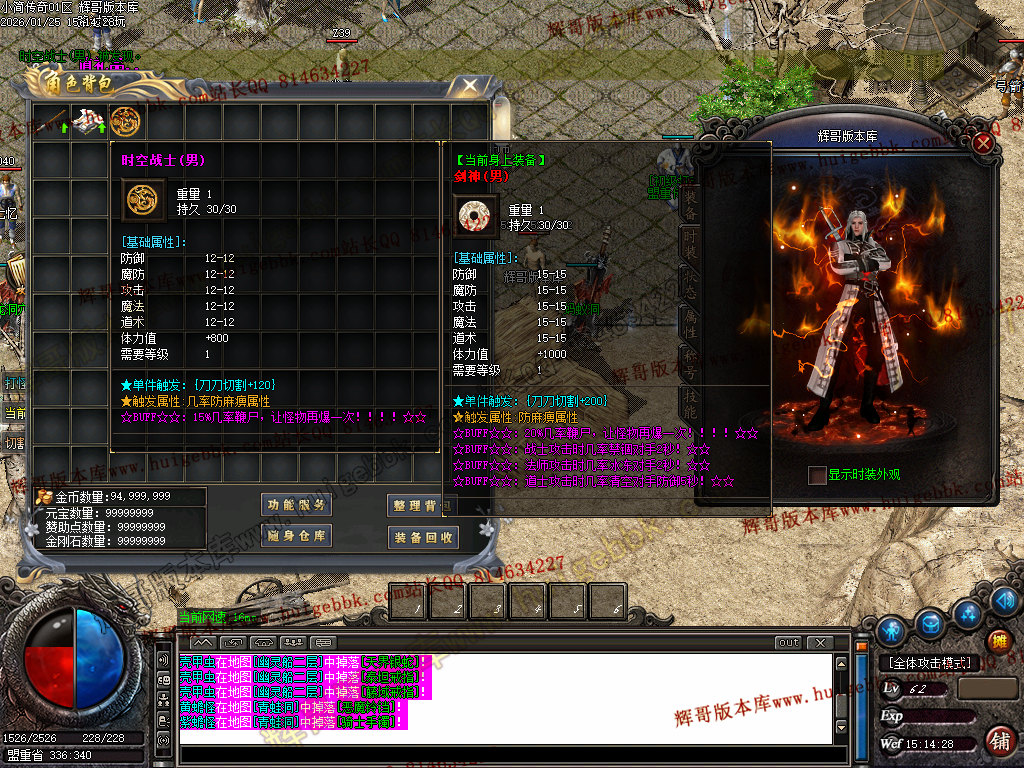Screen dimensions: 1024x768
Task: Select the white armor item in the bag
Action: coord(89,120)
